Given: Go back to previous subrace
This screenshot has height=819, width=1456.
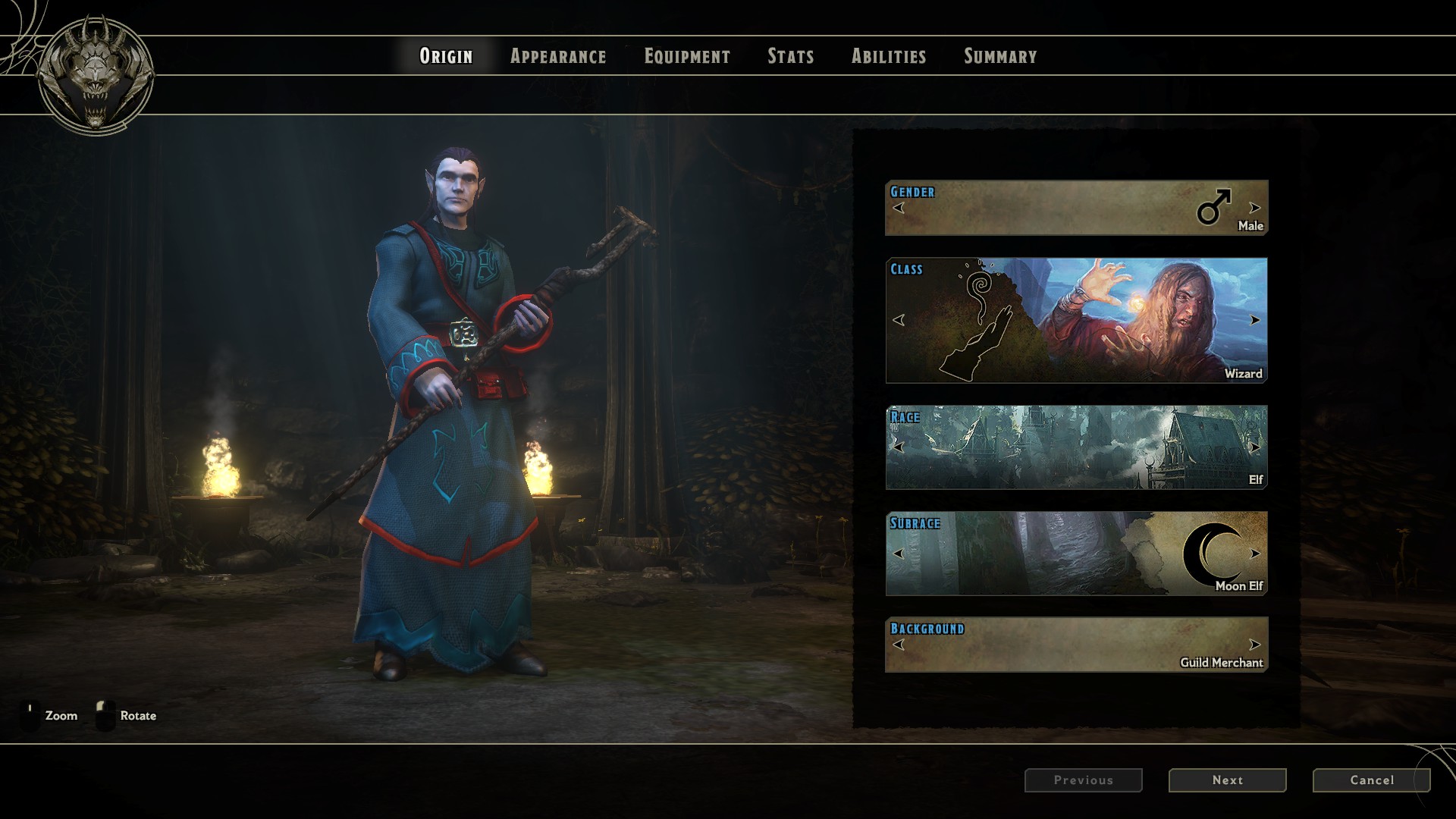Looking at the screenshot, I should 899,554.
